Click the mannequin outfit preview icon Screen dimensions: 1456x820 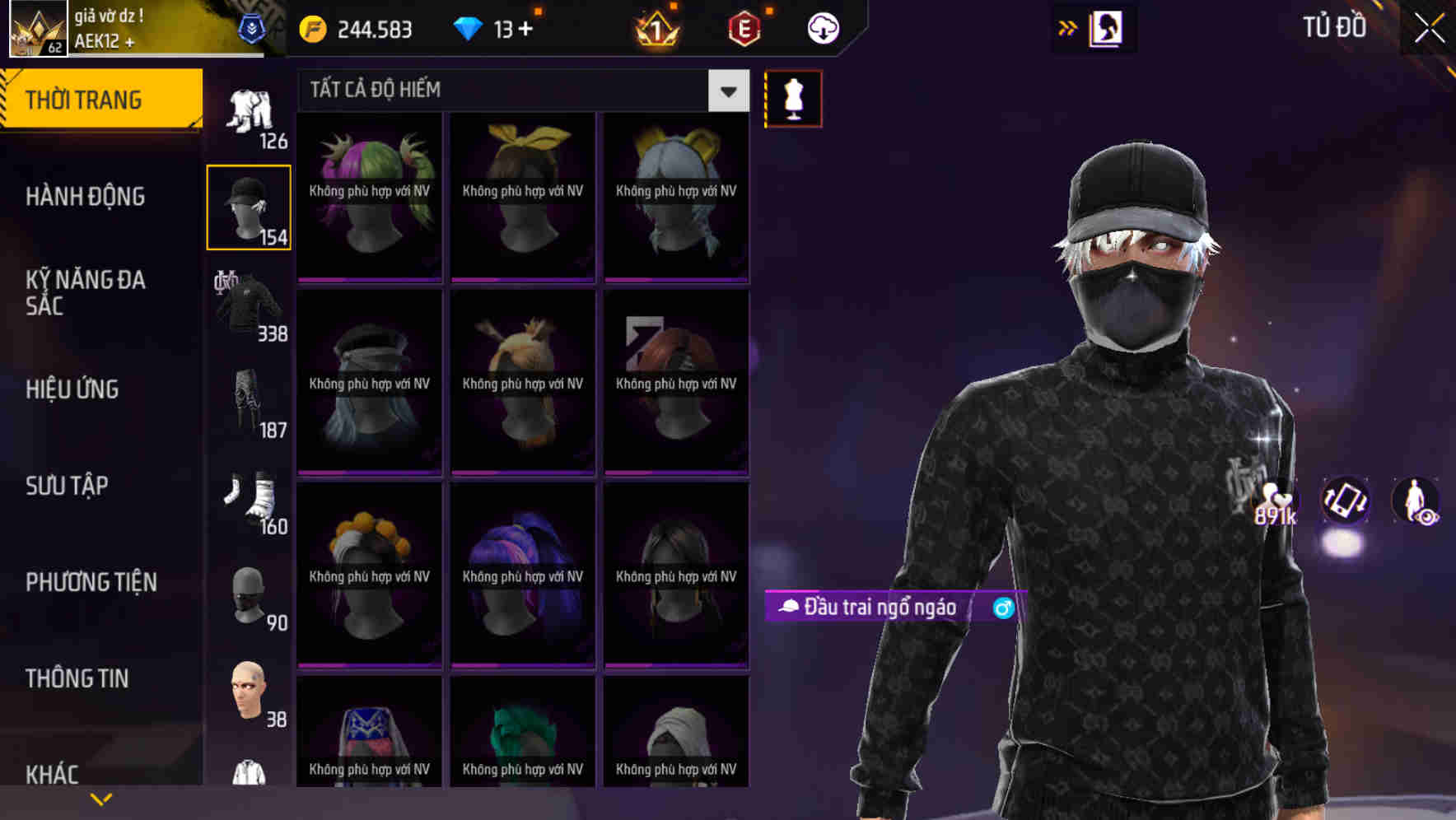(793, 97)
